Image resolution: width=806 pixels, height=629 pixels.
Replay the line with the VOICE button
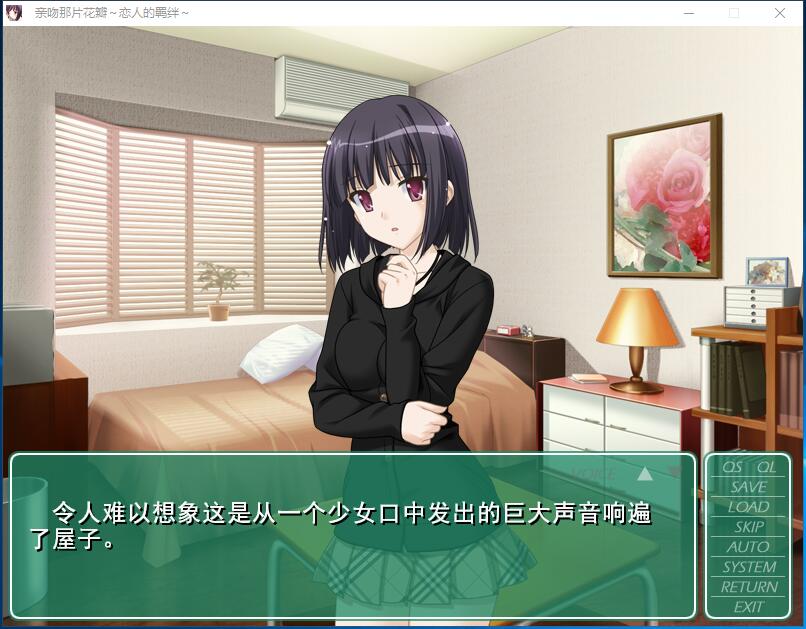coord(593,473)
